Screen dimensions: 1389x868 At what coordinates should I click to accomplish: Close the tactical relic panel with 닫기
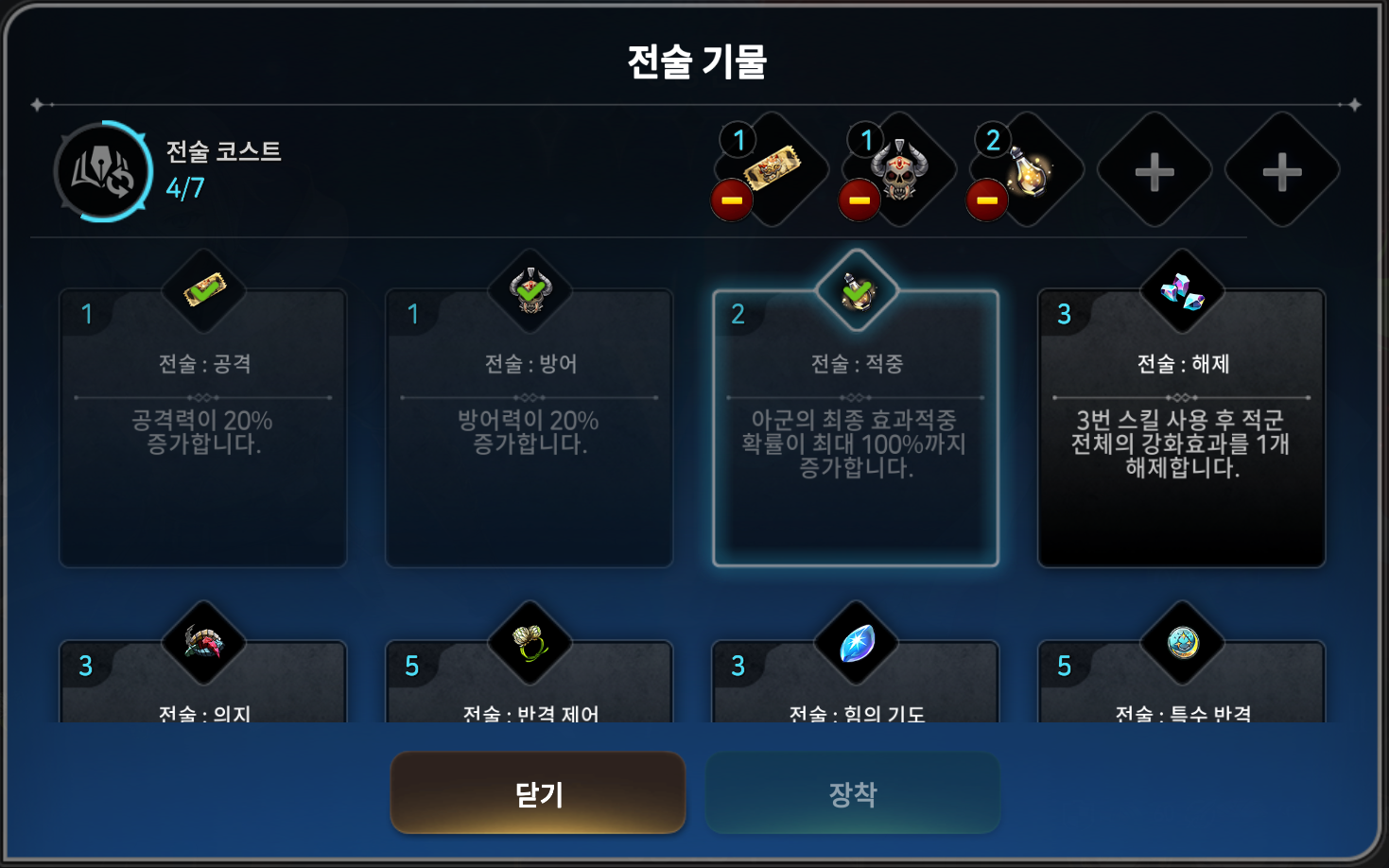[537, 792]
